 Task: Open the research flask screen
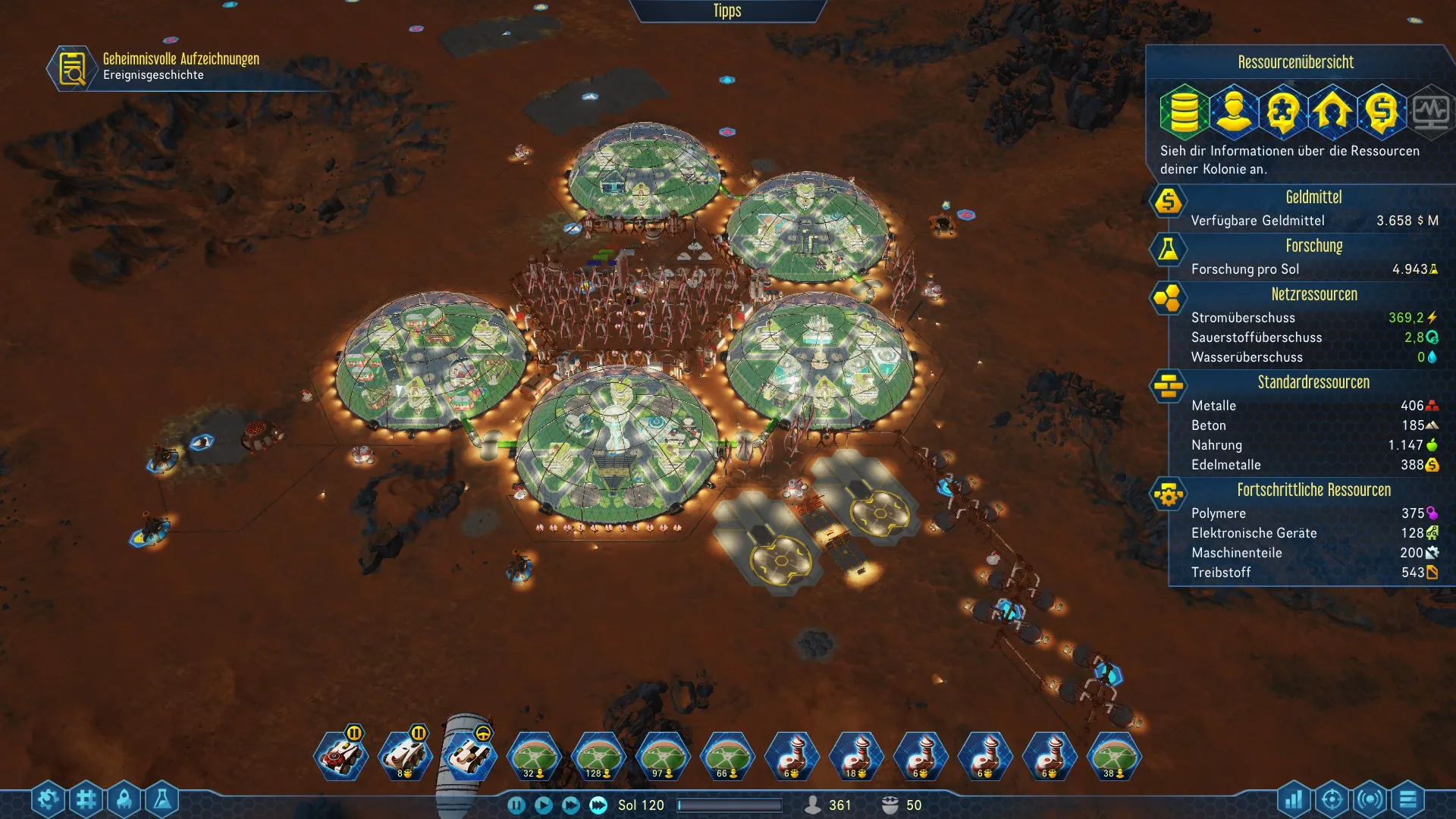tap(162, 799)
